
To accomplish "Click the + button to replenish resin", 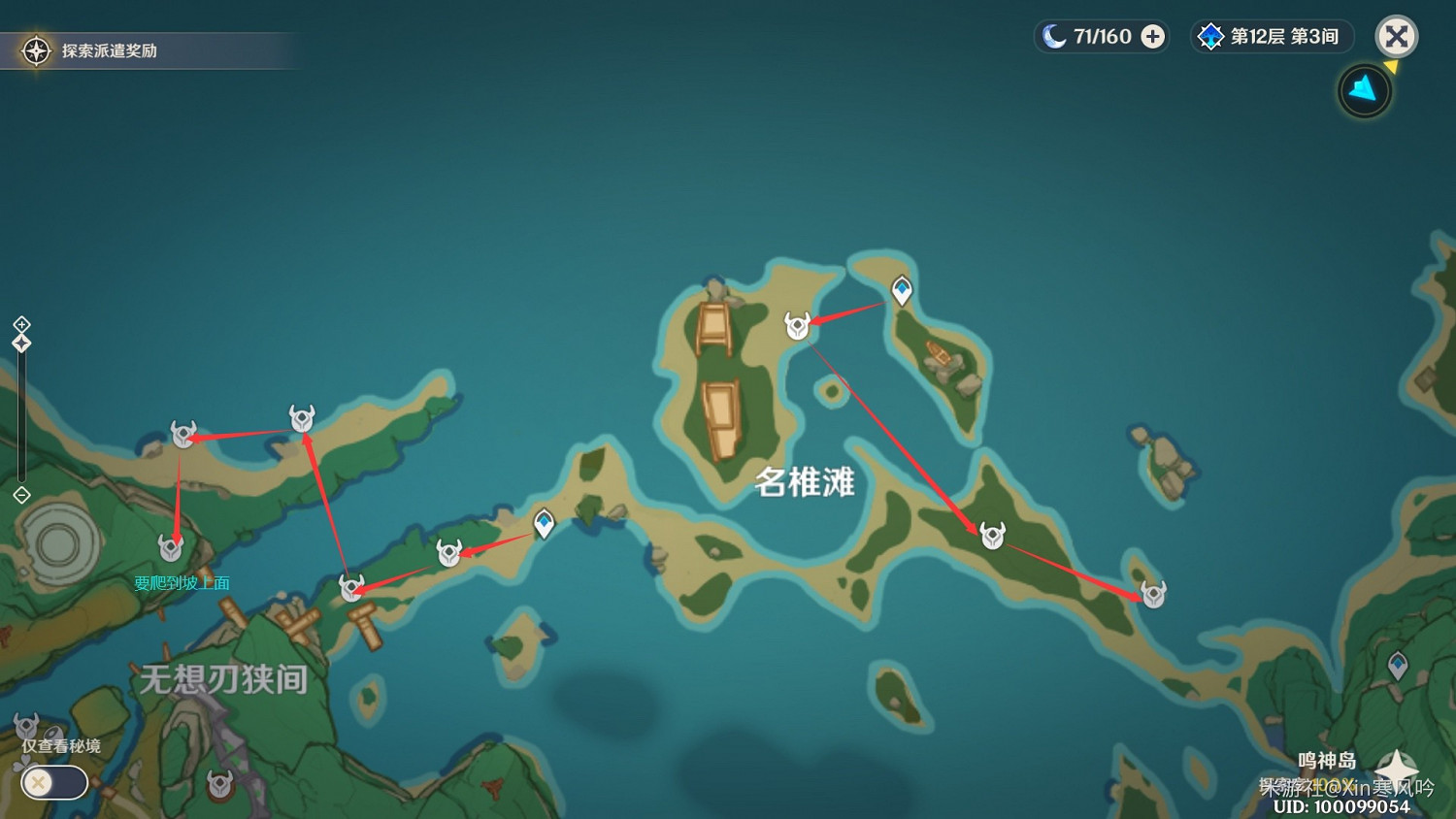I will [1151, 36].
